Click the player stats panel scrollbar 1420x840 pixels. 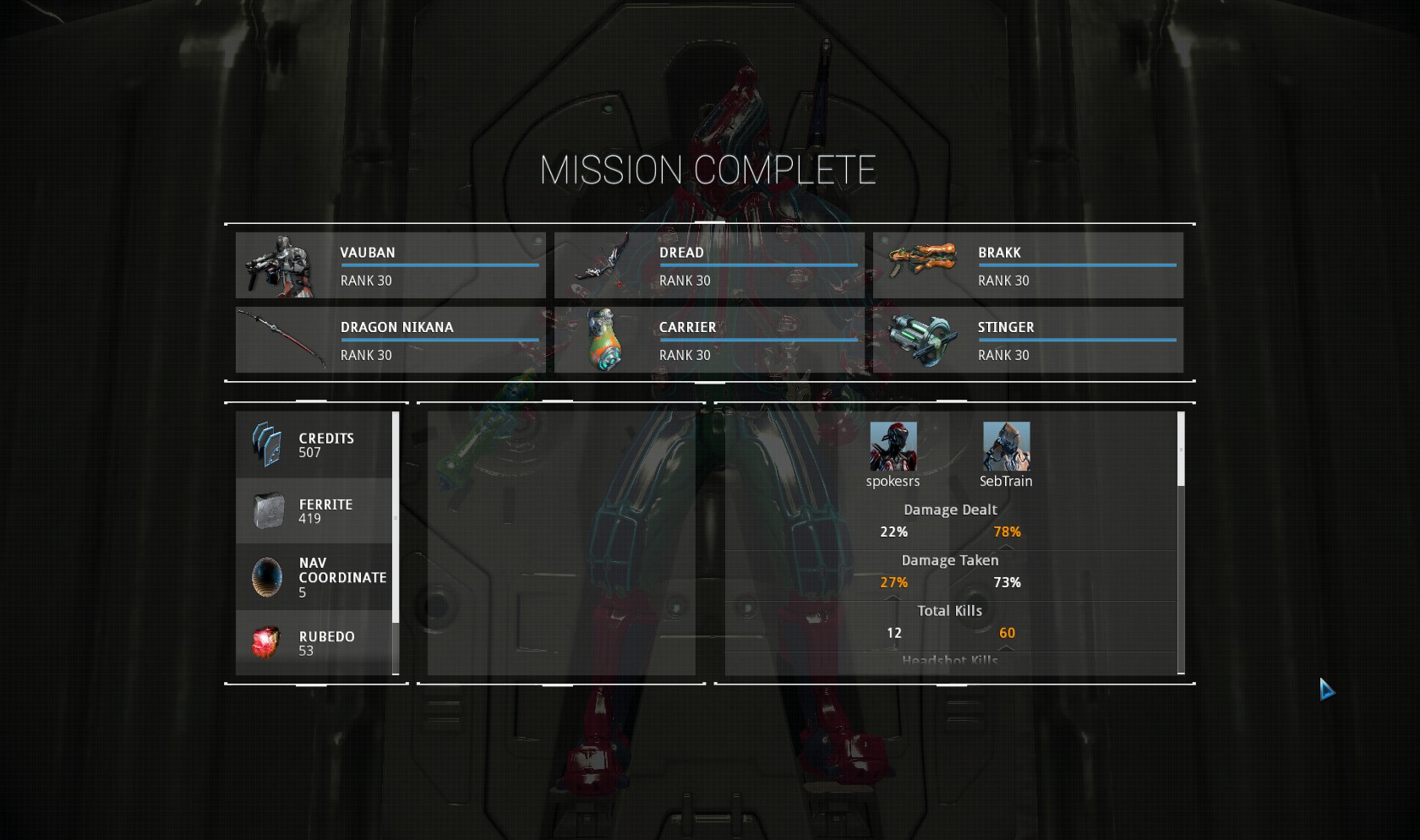(1181, 450)
